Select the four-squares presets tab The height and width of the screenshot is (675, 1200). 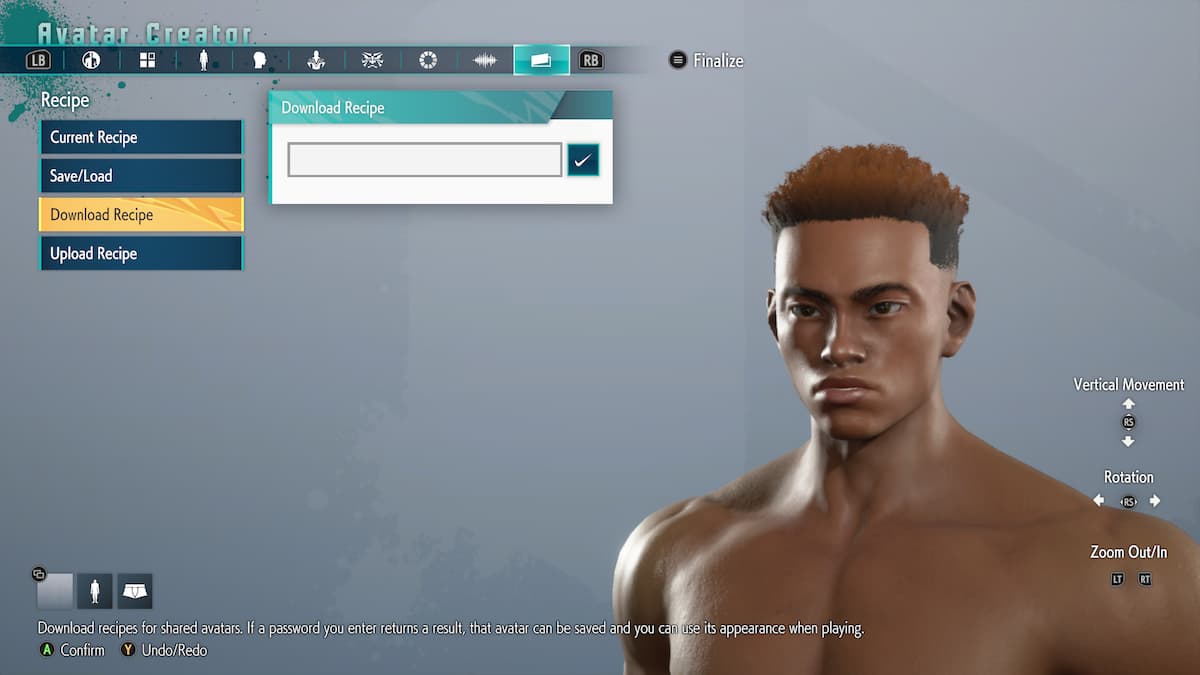(x=148, y=61)
